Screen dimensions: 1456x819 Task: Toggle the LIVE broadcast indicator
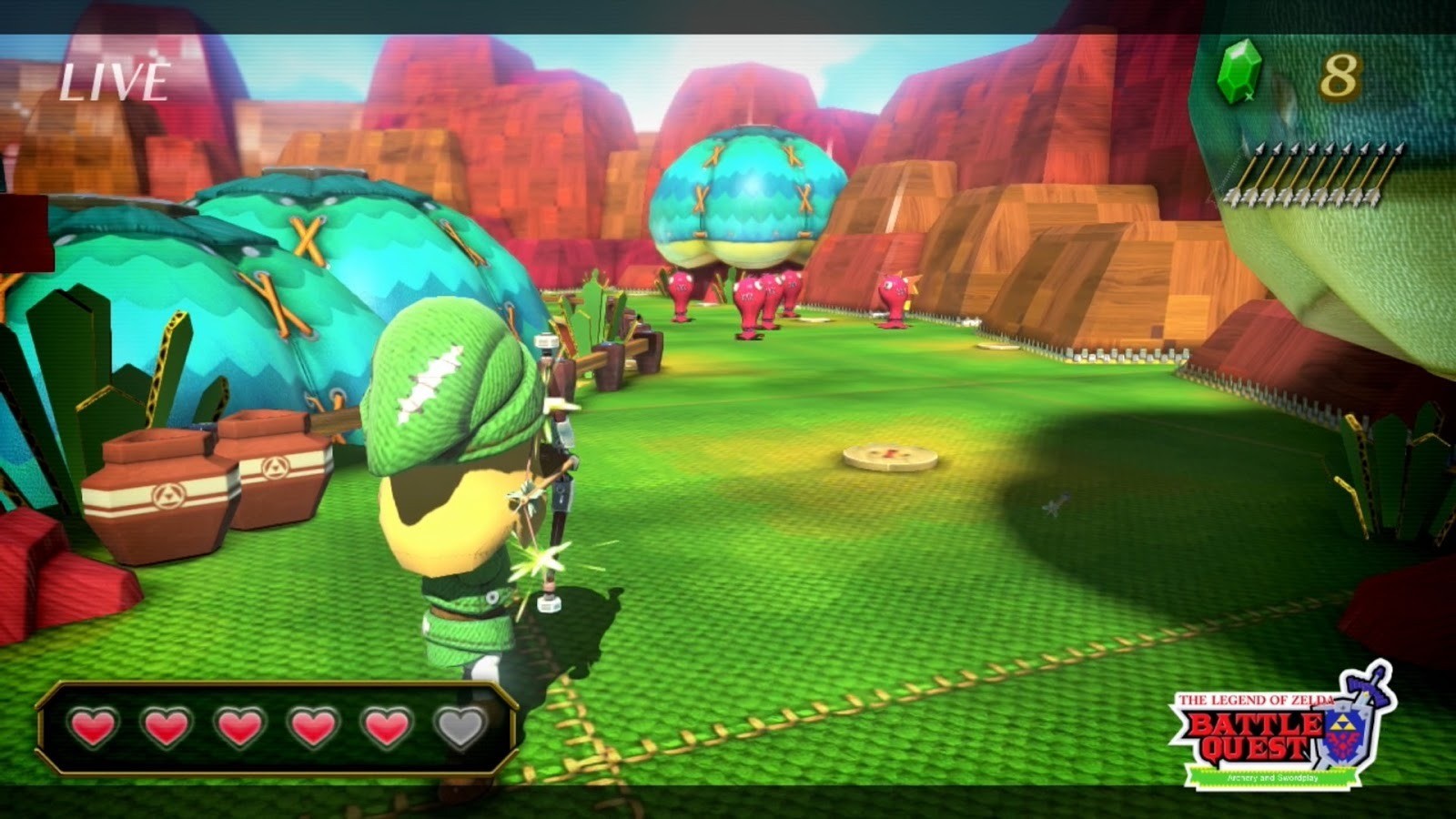[113, 83]
